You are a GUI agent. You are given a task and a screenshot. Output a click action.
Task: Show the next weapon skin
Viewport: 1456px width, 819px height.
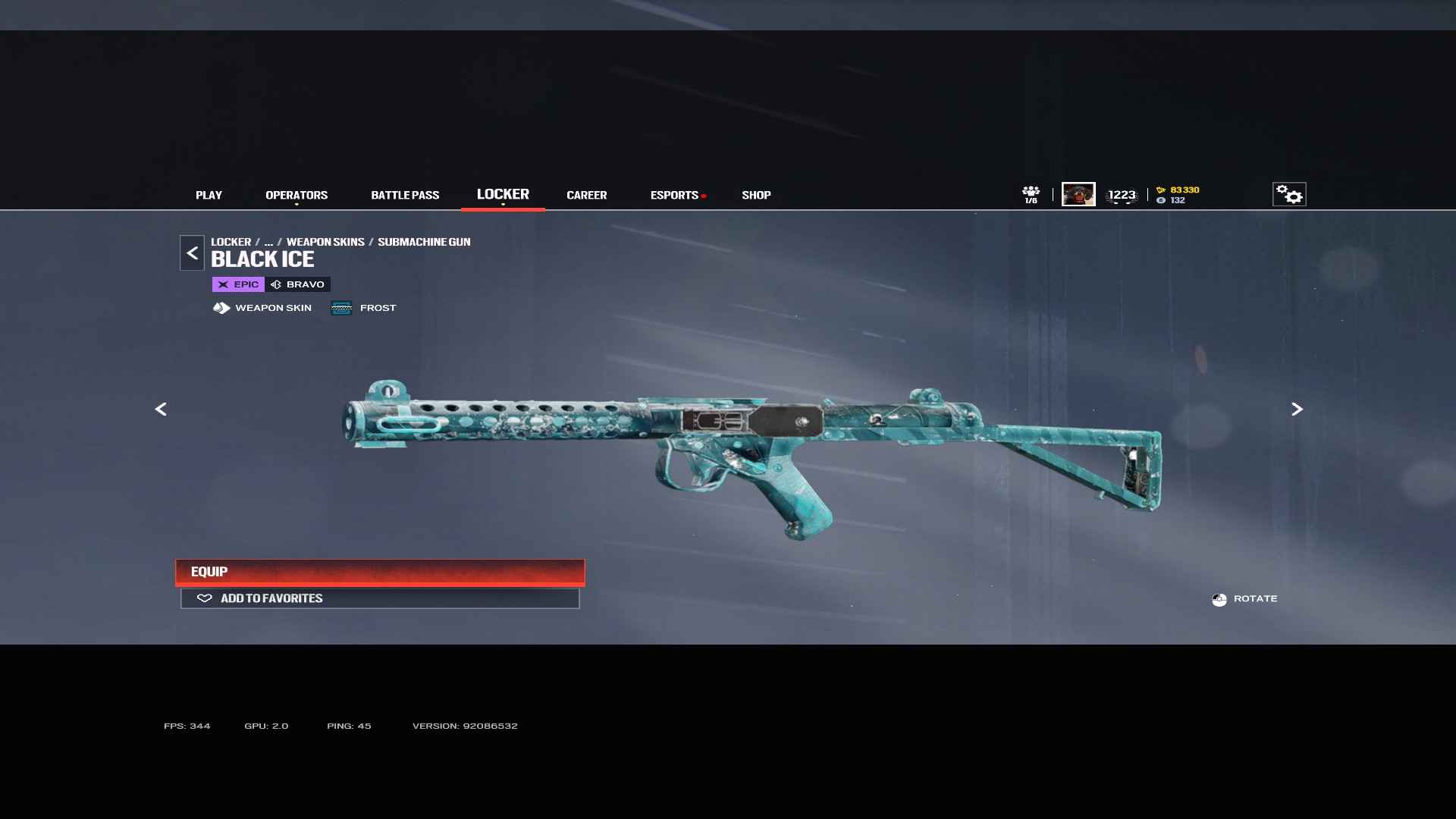pyautogui.click(x=1297, y=409)
